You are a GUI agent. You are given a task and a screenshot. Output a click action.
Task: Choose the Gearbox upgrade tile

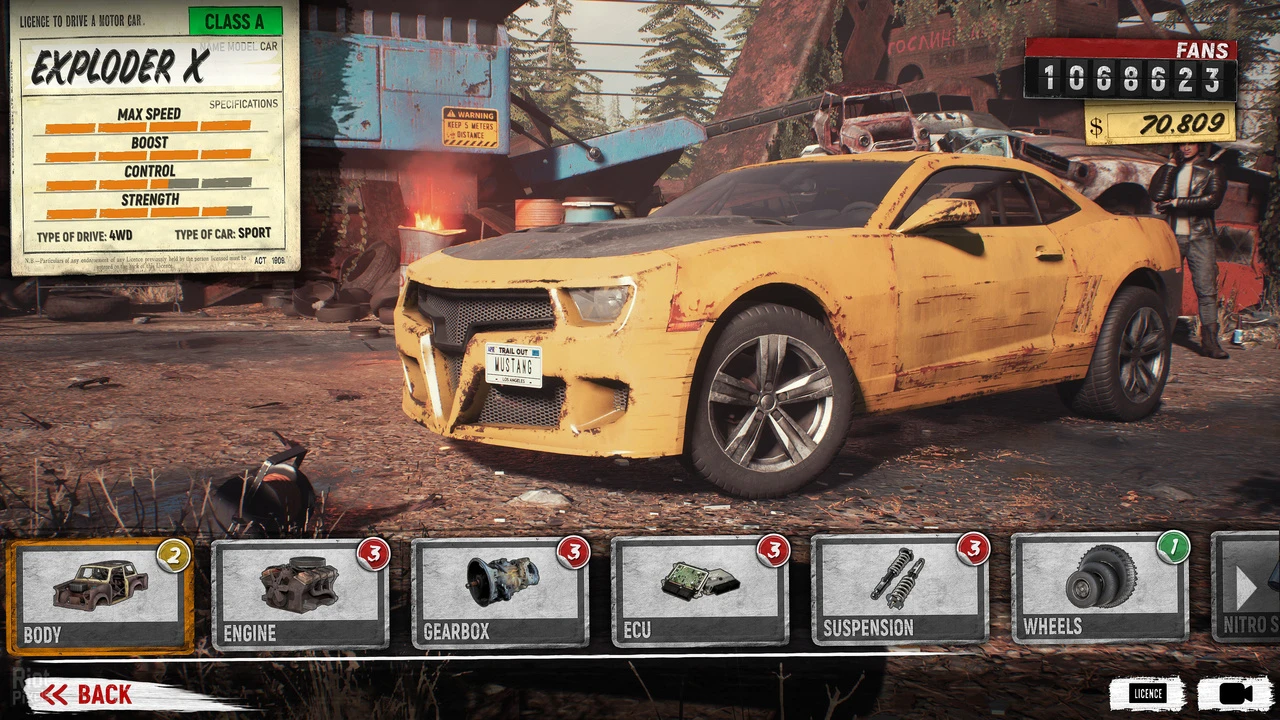click(500, 596)
